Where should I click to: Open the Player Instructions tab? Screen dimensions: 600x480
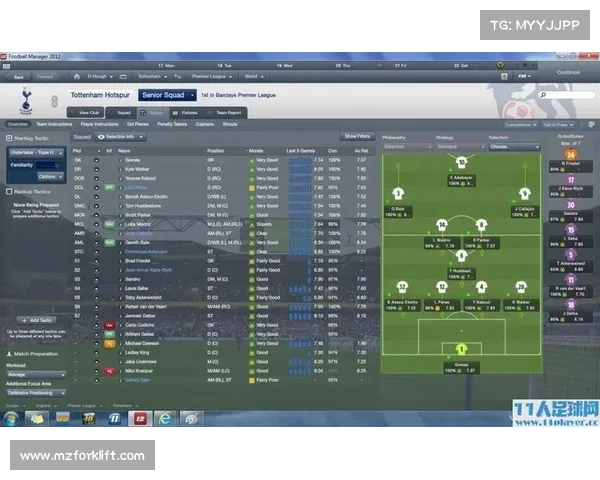pyautogui.click(x=98, y=124)
